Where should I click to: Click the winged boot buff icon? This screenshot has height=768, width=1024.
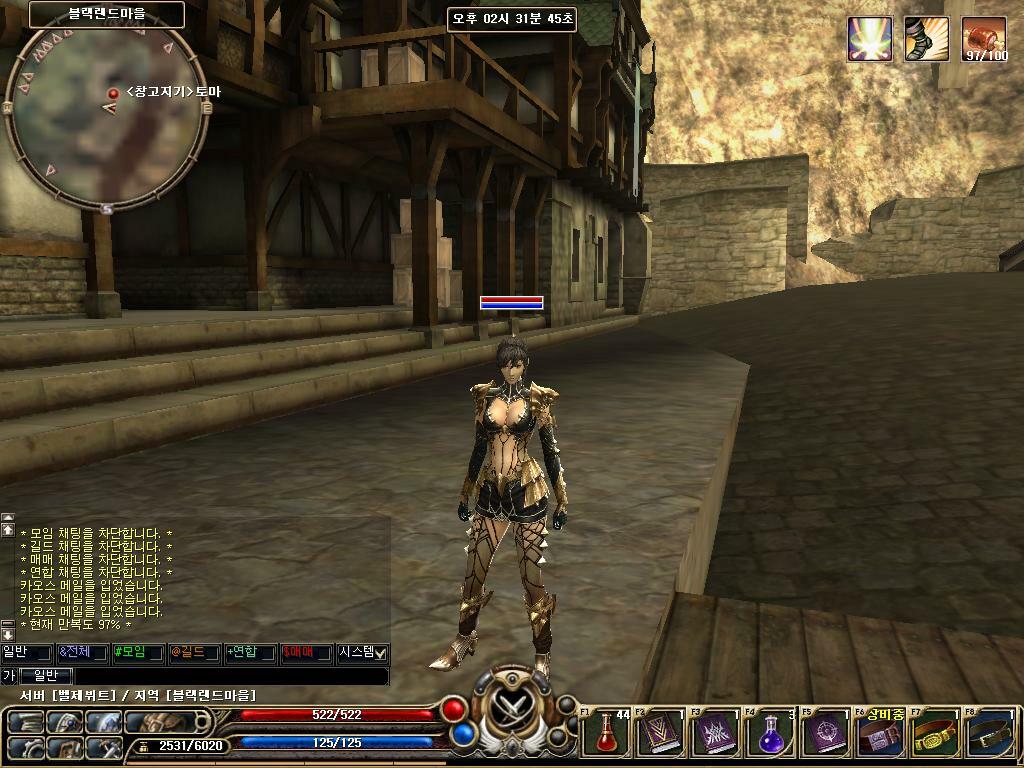point(926,39)
